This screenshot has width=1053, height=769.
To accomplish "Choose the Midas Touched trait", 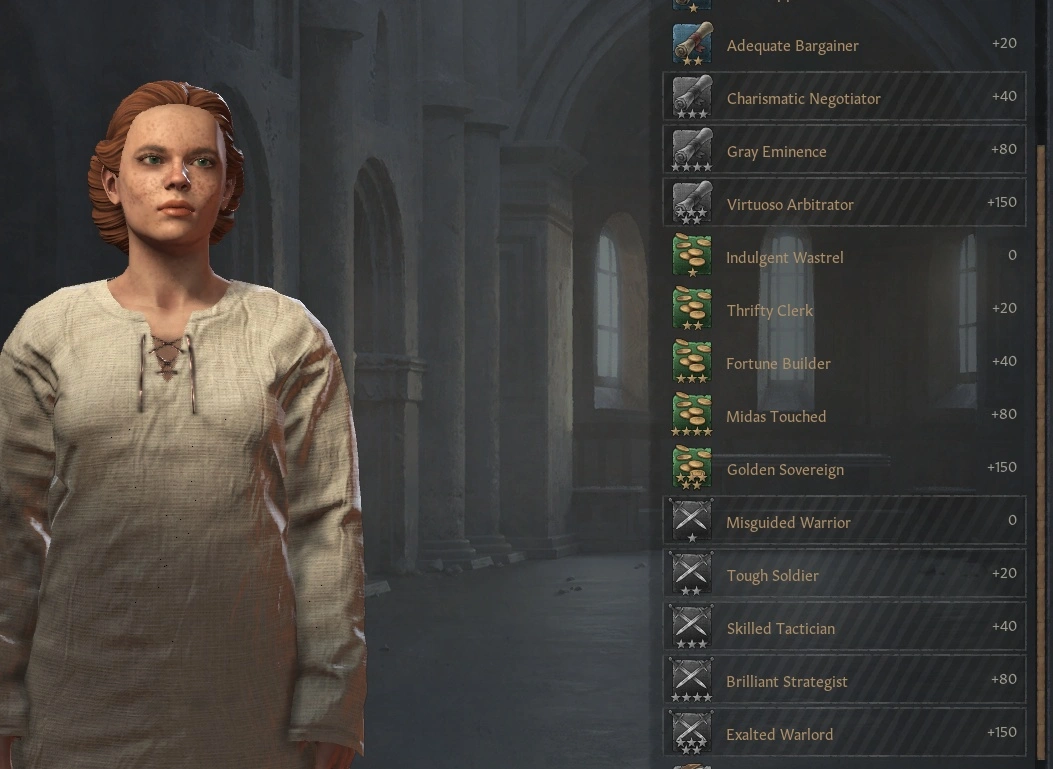I will click(844, 416).
